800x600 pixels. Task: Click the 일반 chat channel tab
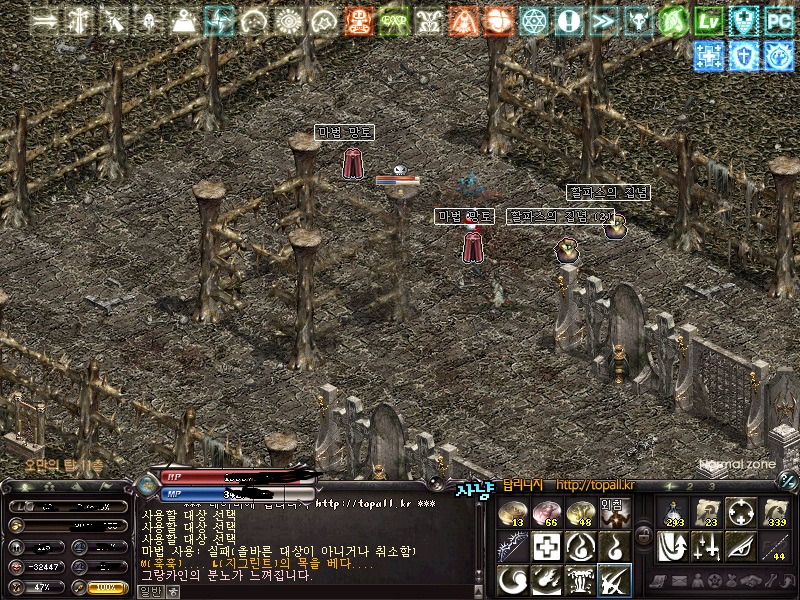coord(150,591)
